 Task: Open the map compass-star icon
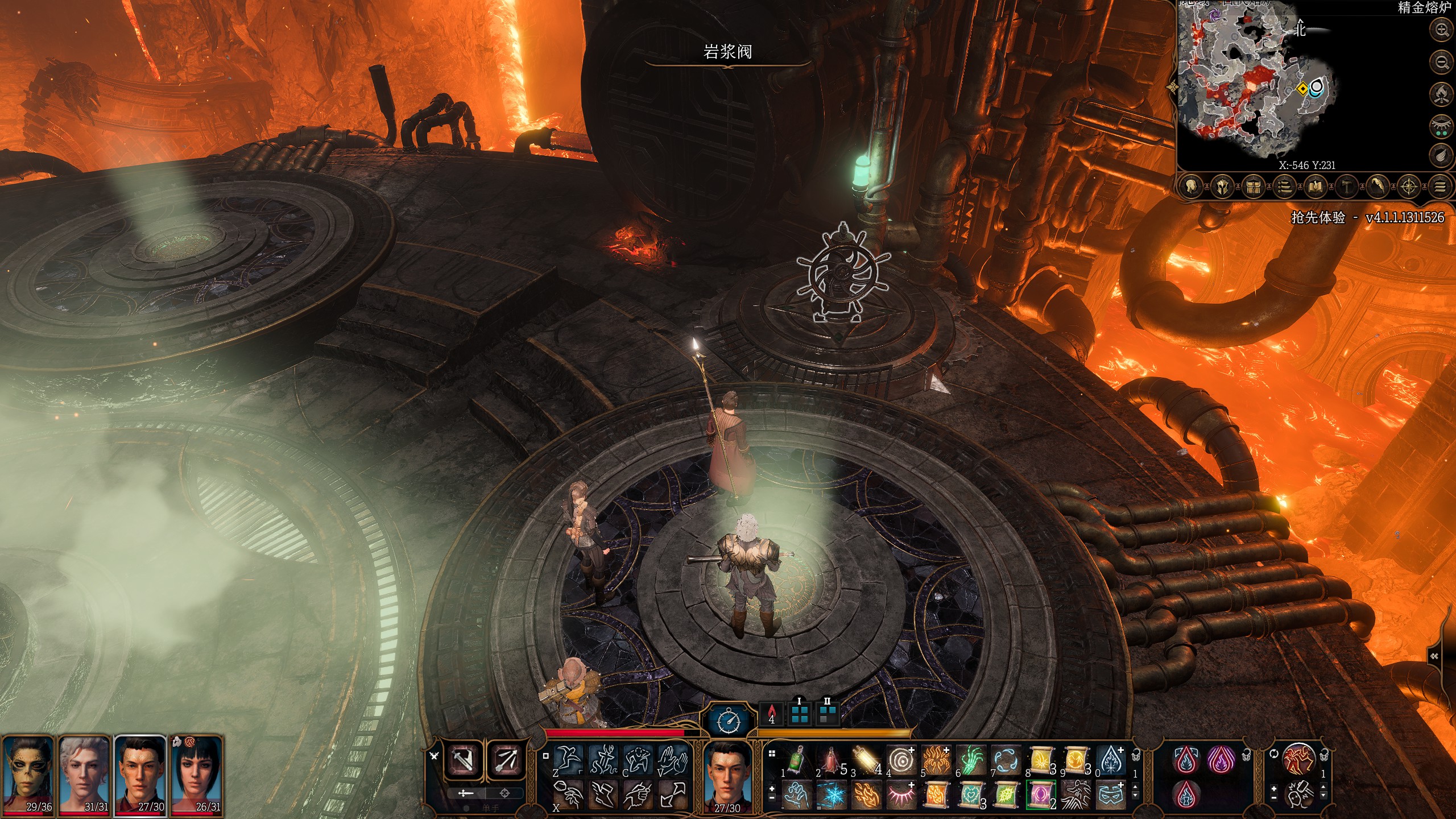click(x=1408, y=186)
